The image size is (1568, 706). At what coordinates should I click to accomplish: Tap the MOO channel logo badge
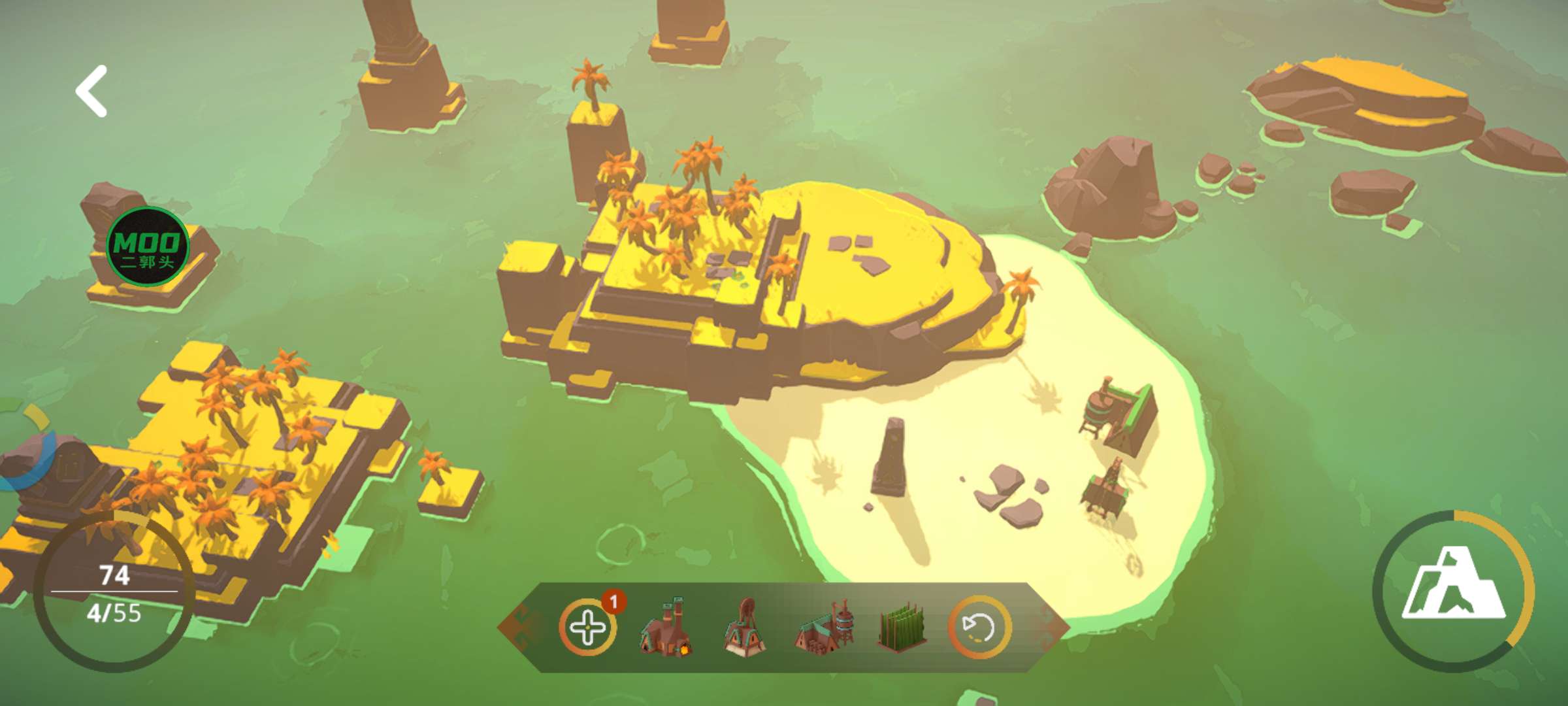pos(148,246)
